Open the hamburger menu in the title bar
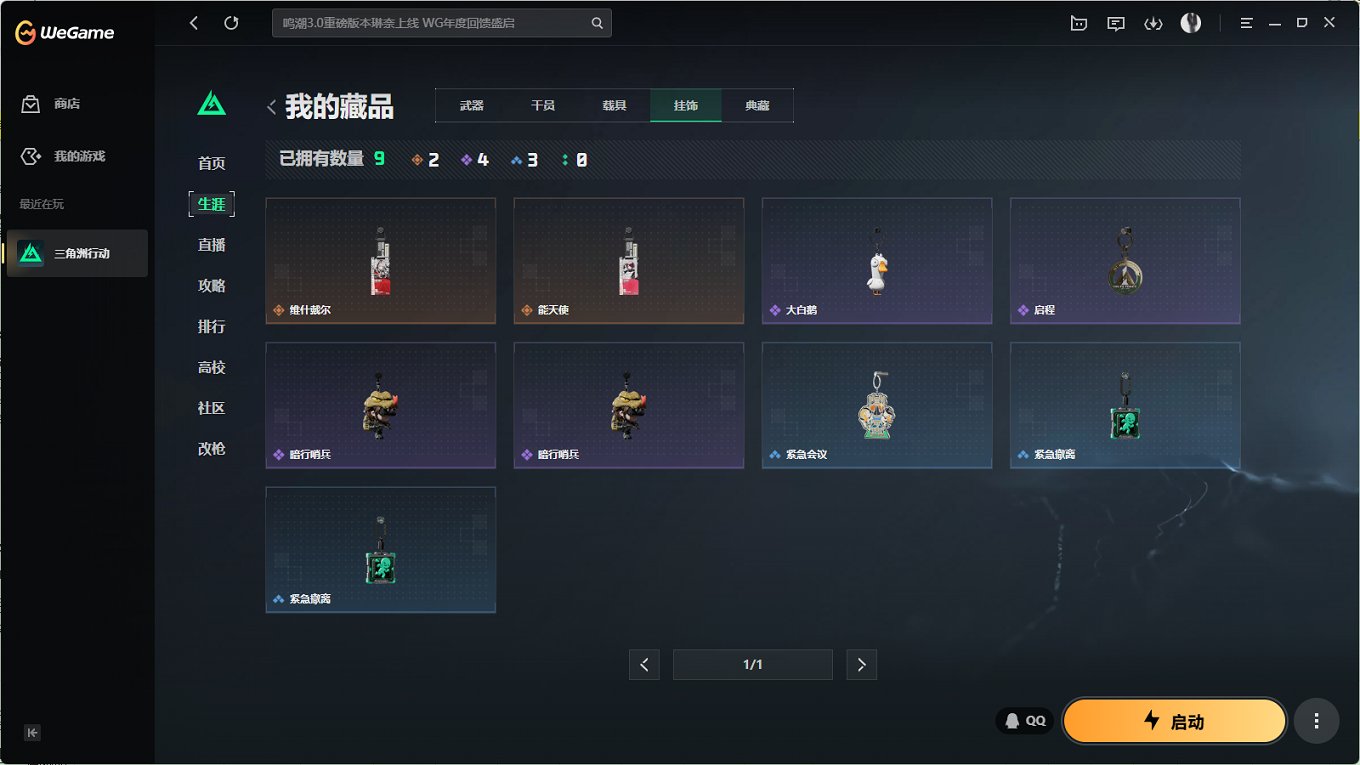 pyautogui.click(x=1246, y=22)
